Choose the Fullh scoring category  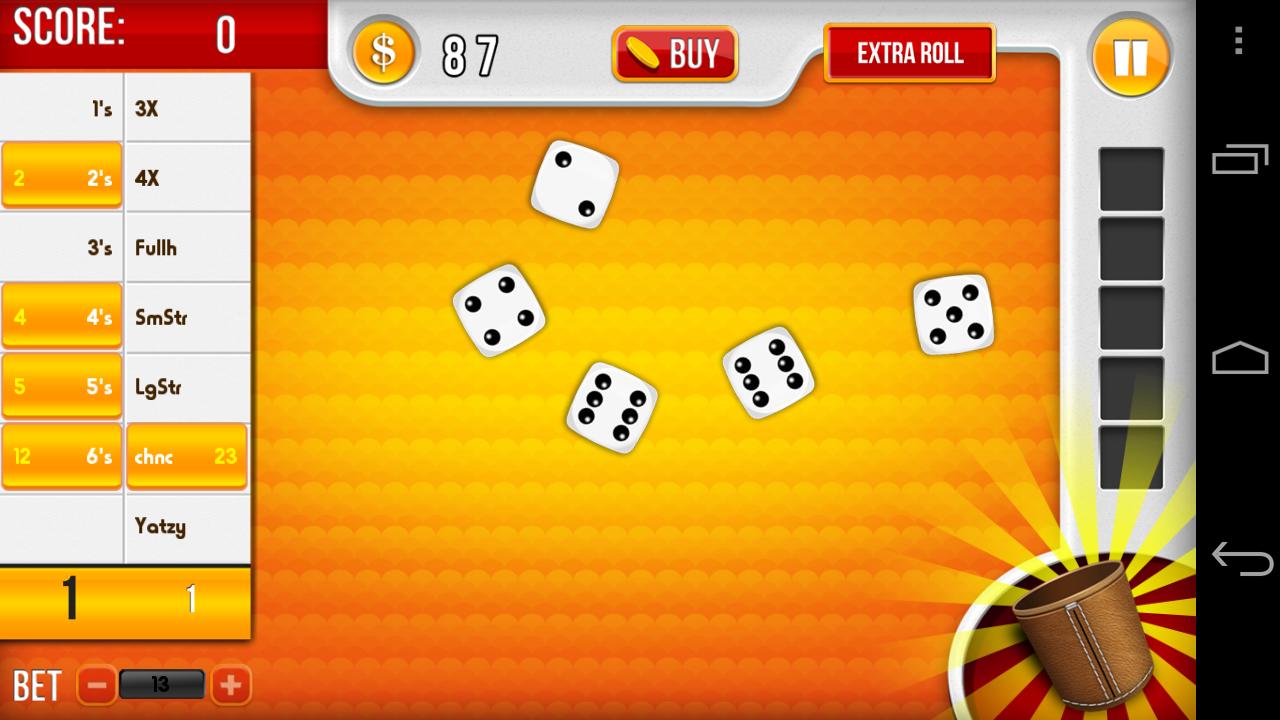tap(186, 247)
